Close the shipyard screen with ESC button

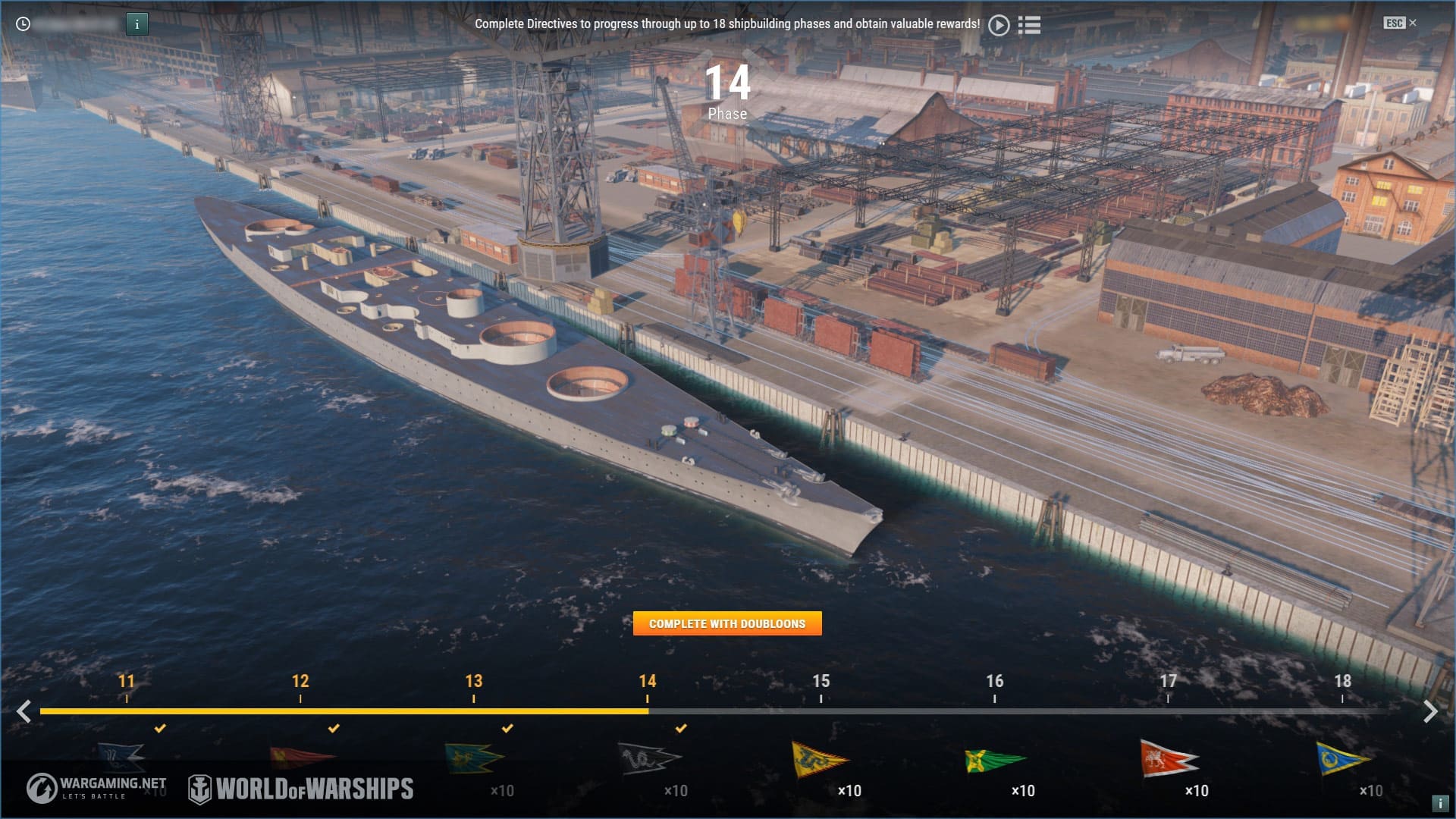tap(1399, 23)
